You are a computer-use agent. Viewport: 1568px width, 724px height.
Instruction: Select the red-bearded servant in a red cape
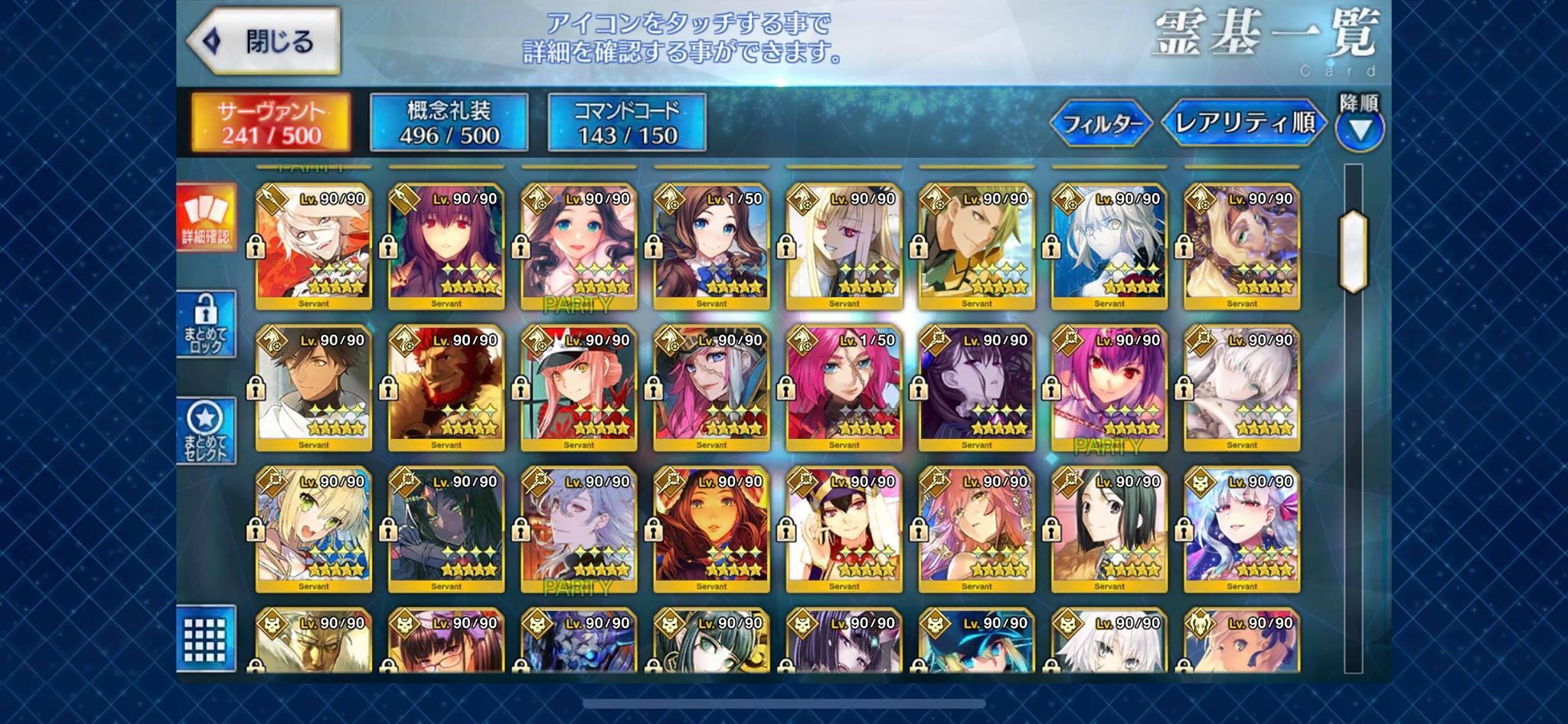point(446,388)
